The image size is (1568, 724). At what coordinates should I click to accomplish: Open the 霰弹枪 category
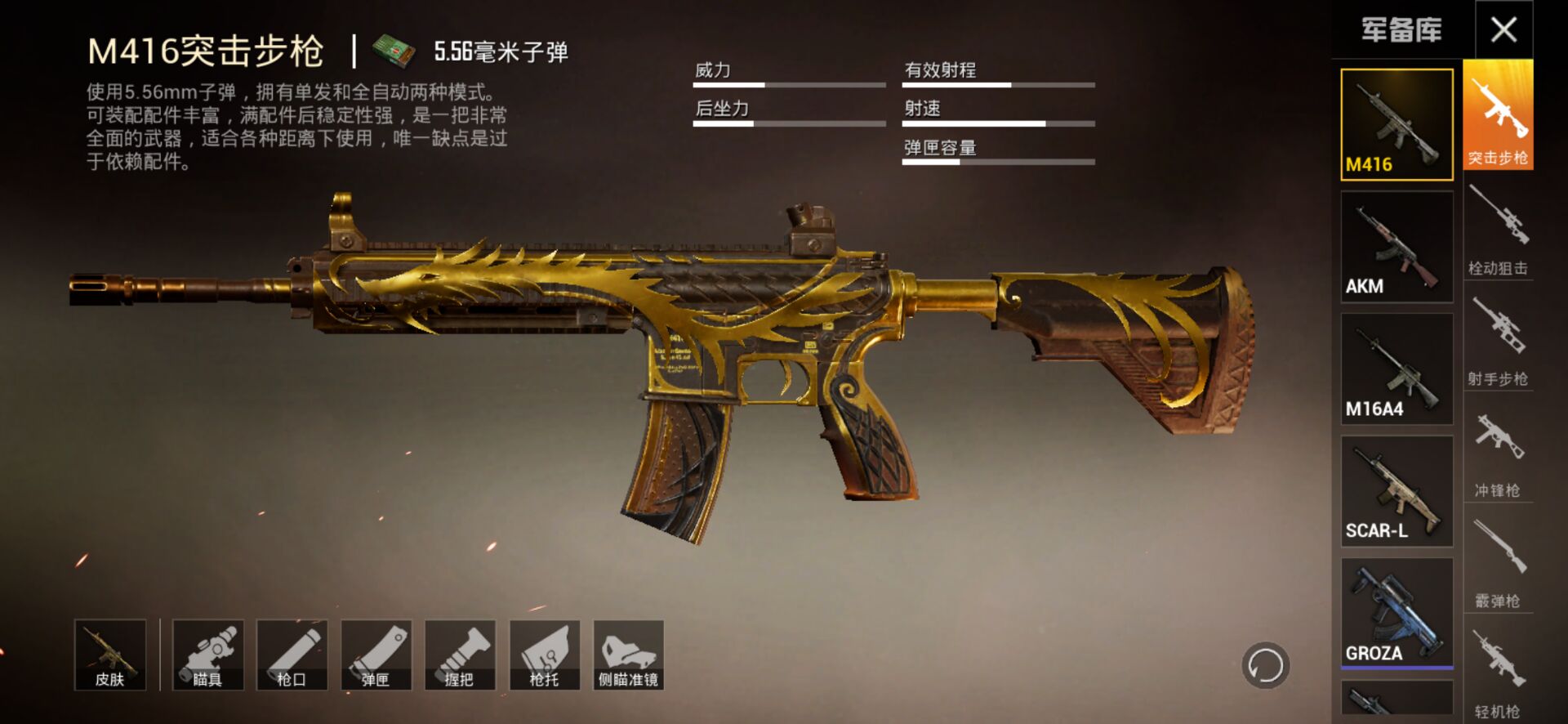click(1498, 562)
